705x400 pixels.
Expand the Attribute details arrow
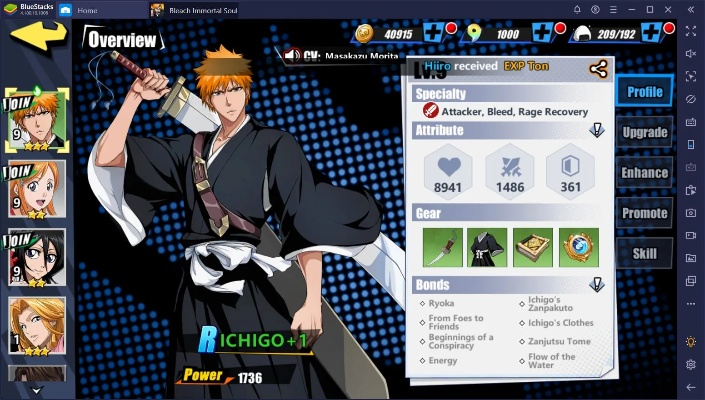click(596, 130)
